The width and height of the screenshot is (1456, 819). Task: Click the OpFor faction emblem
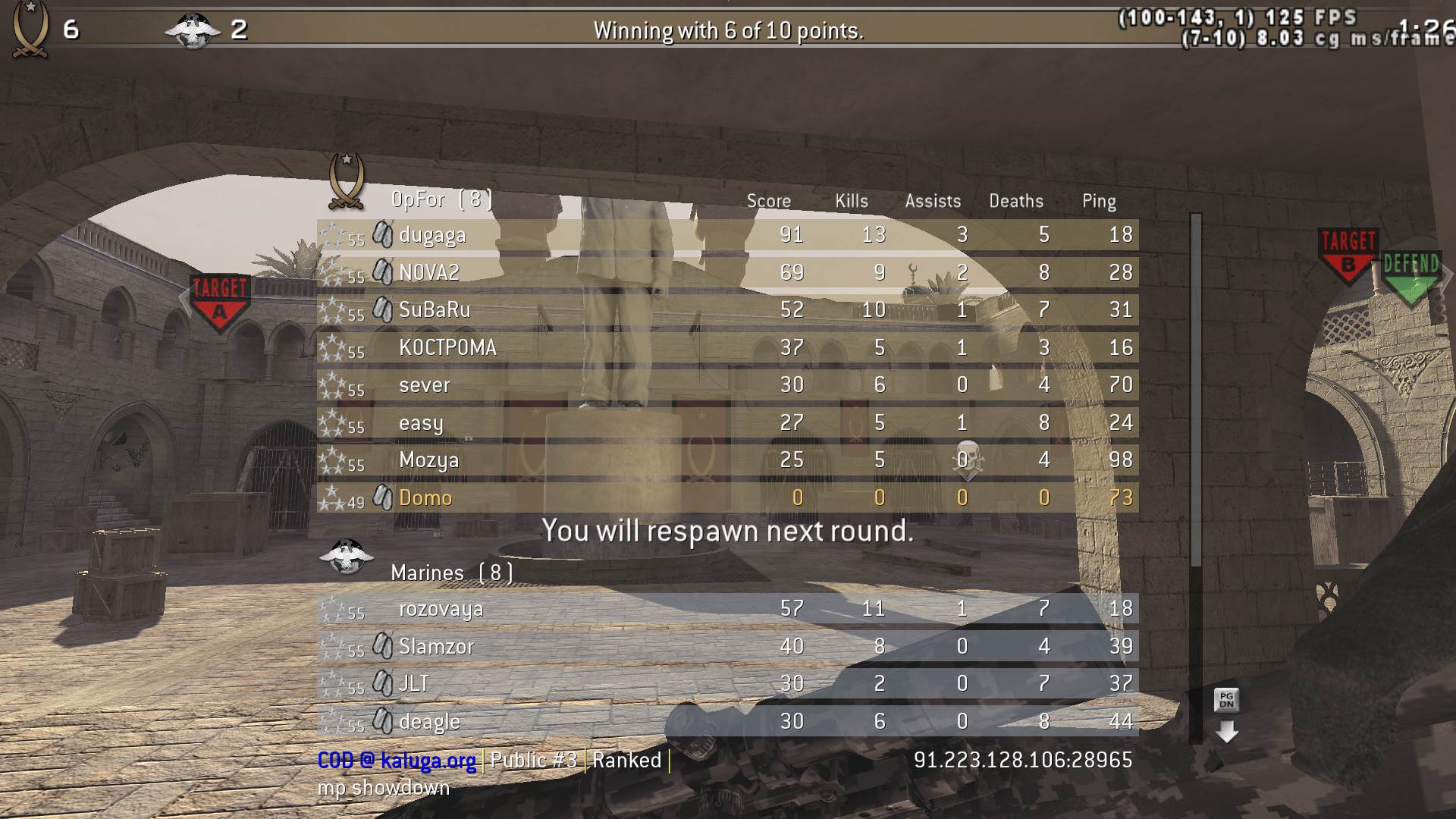347,182
